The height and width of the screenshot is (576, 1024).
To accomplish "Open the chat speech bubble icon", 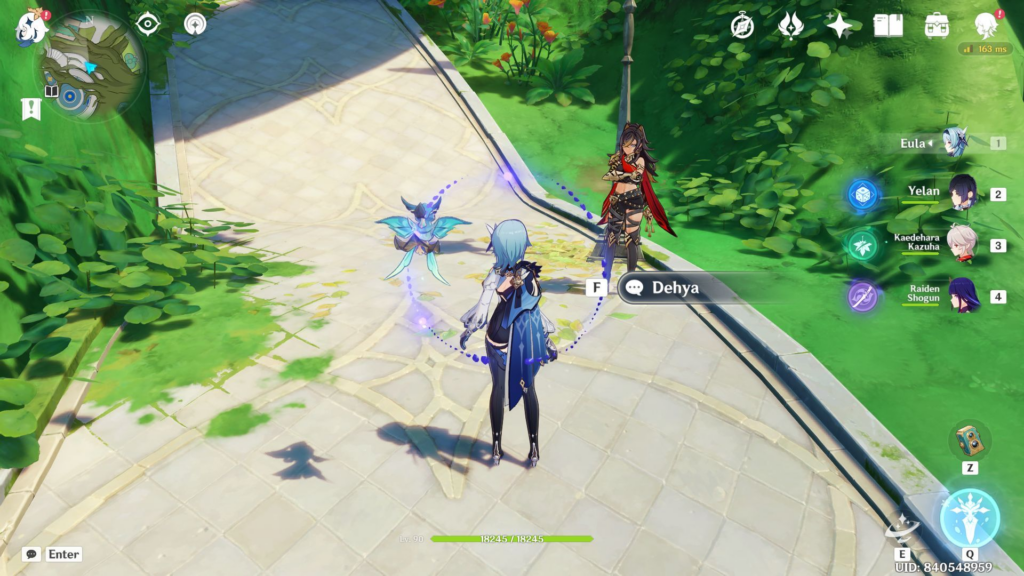I will pos(32,554).
